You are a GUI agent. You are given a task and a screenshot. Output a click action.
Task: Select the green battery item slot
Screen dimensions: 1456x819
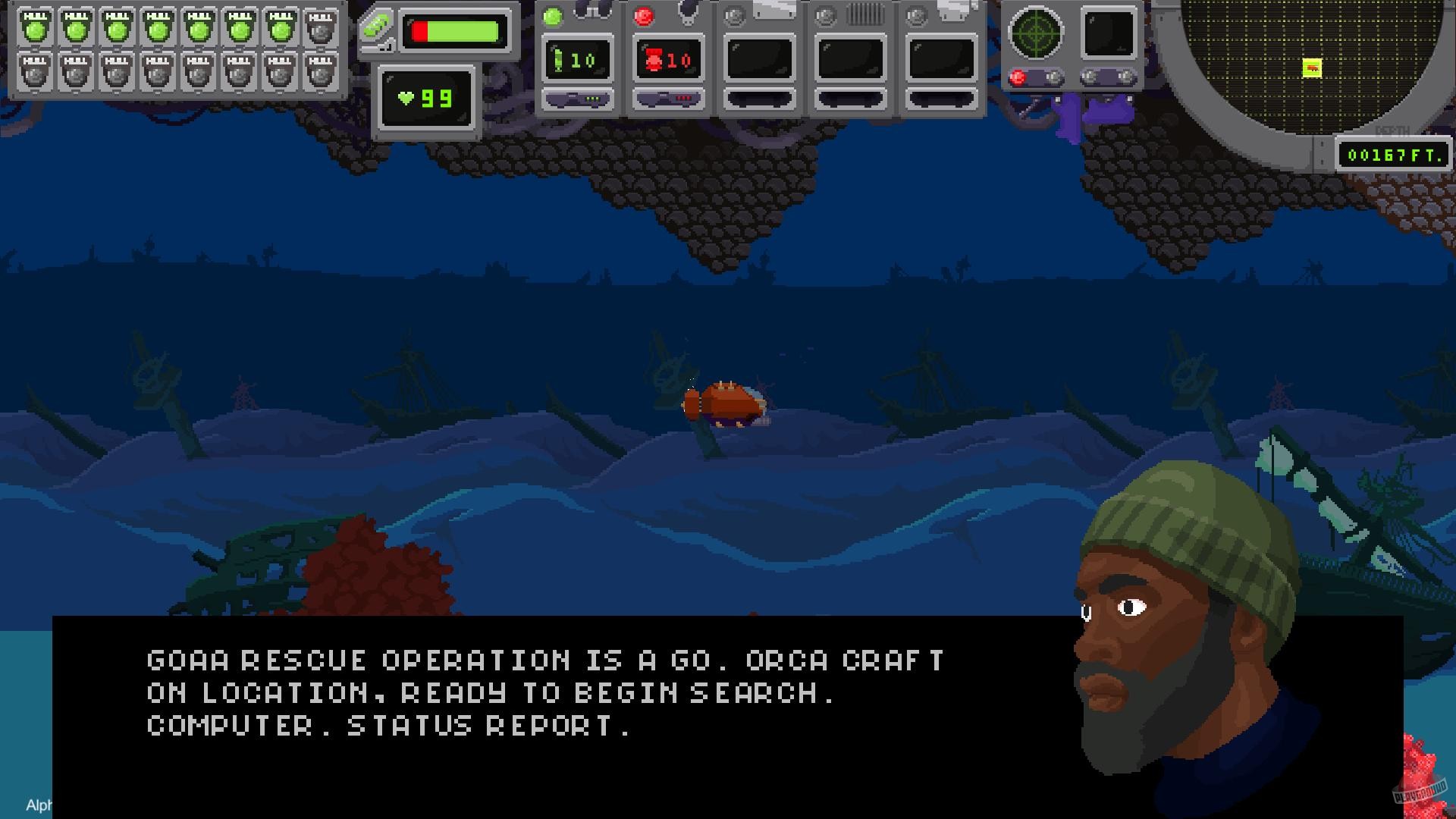point(578,59)
